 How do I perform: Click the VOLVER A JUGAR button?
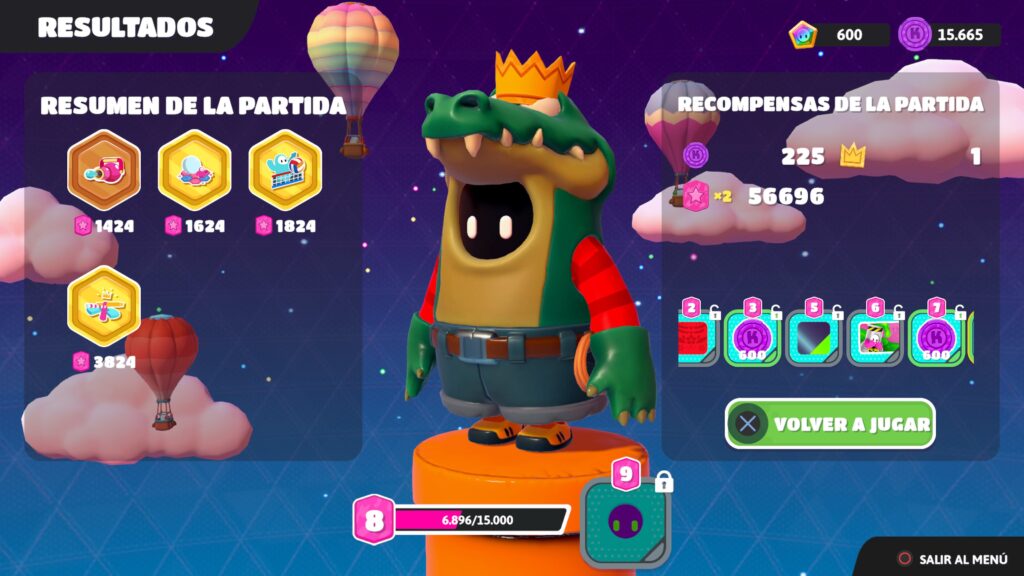[x=830, y=424]
